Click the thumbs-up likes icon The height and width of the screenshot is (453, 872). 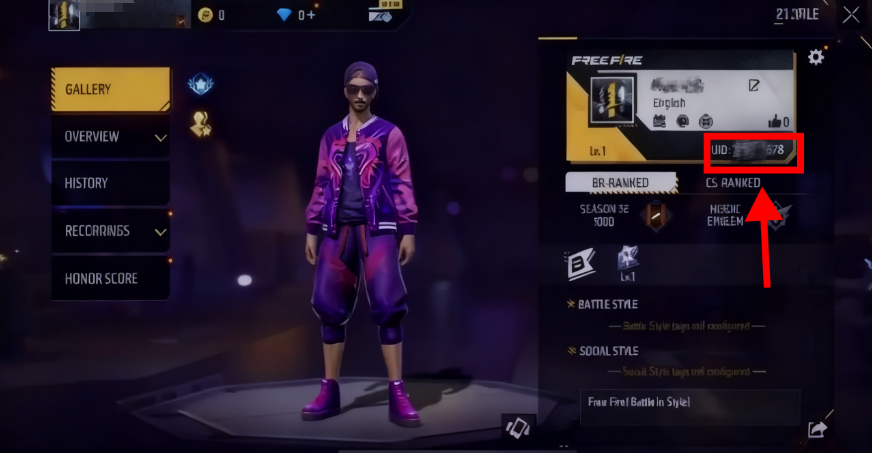point(773,122)
